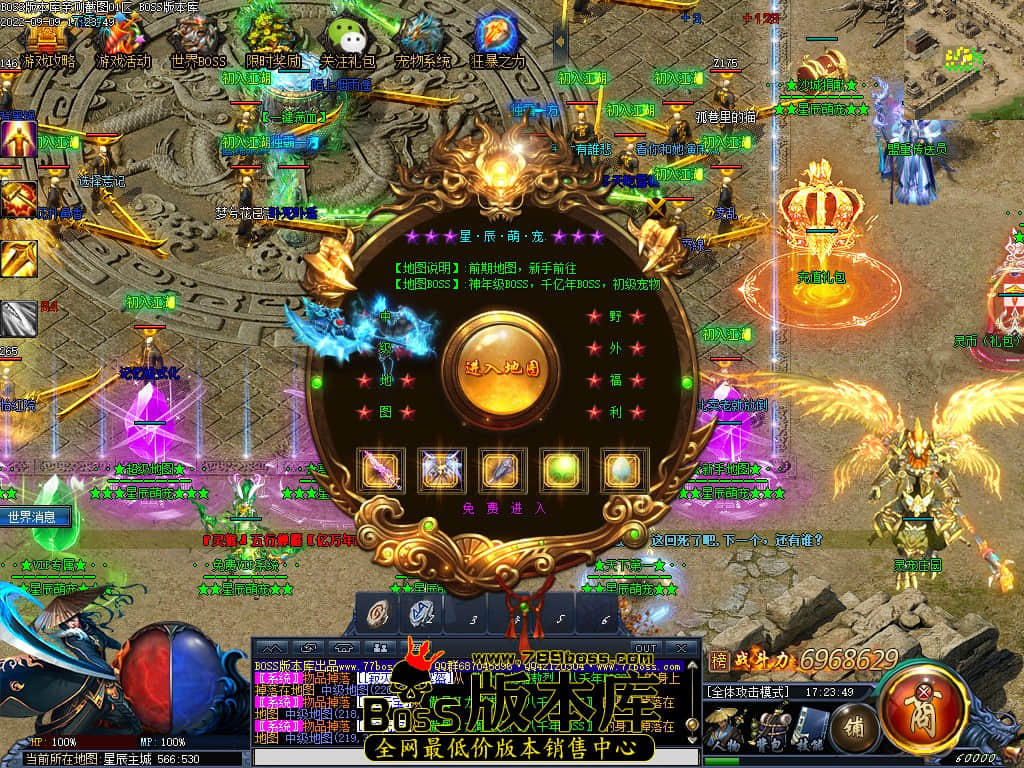Select the winged armor reward slot

pos(441,468)
